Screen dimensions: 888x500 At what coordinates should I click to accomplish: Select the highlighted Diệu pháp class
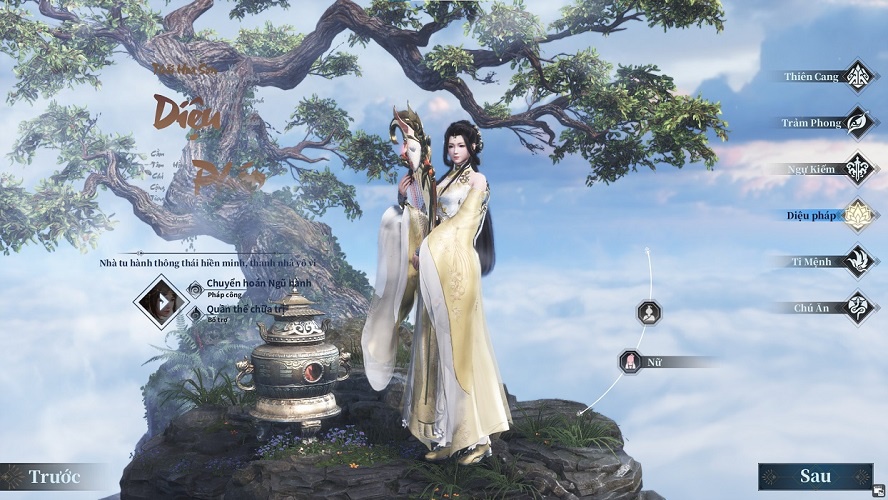[857, 214]
